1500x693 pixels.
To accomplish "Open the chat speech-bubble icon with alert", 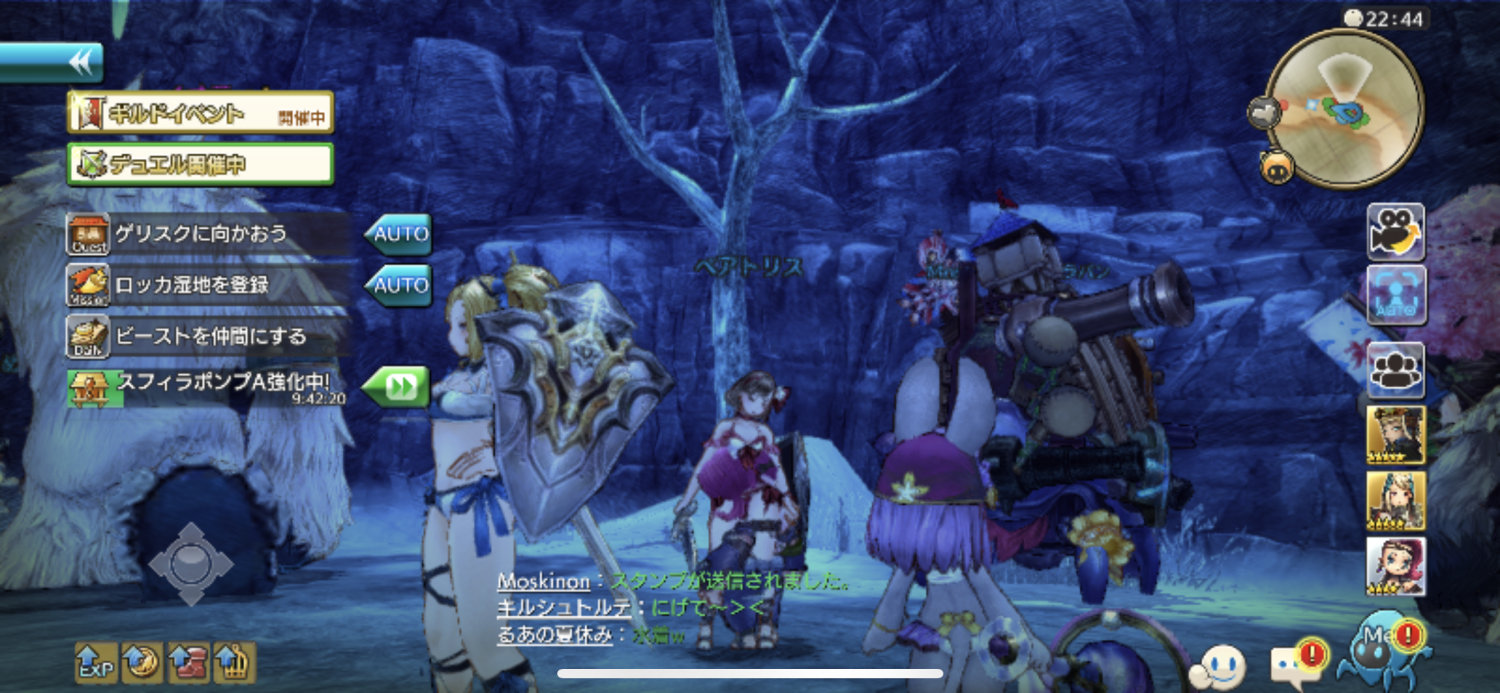I will pos(1297,663).
